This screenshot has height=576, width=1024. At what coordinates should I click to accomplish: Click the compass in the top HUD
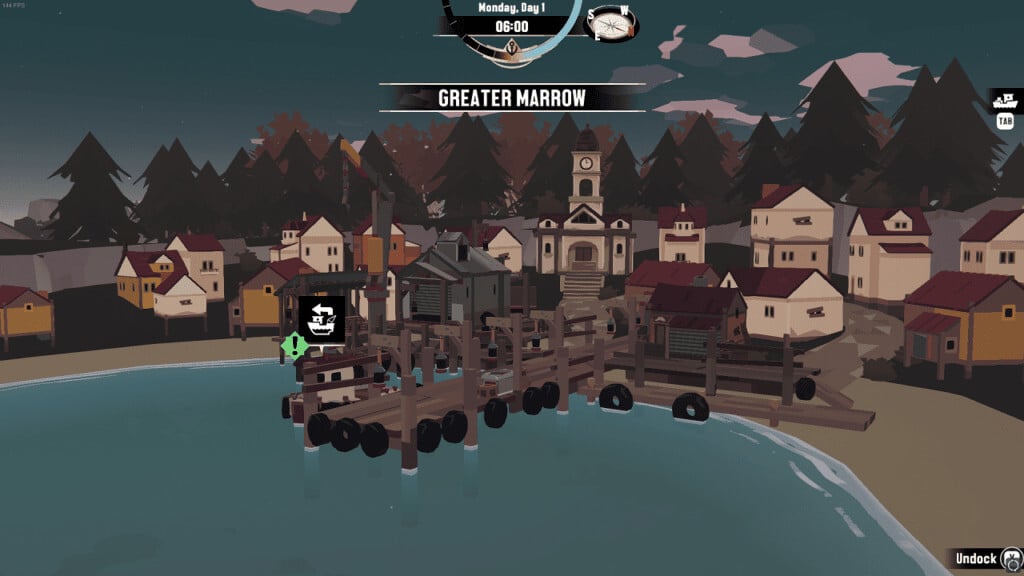(x=614, y=23)
